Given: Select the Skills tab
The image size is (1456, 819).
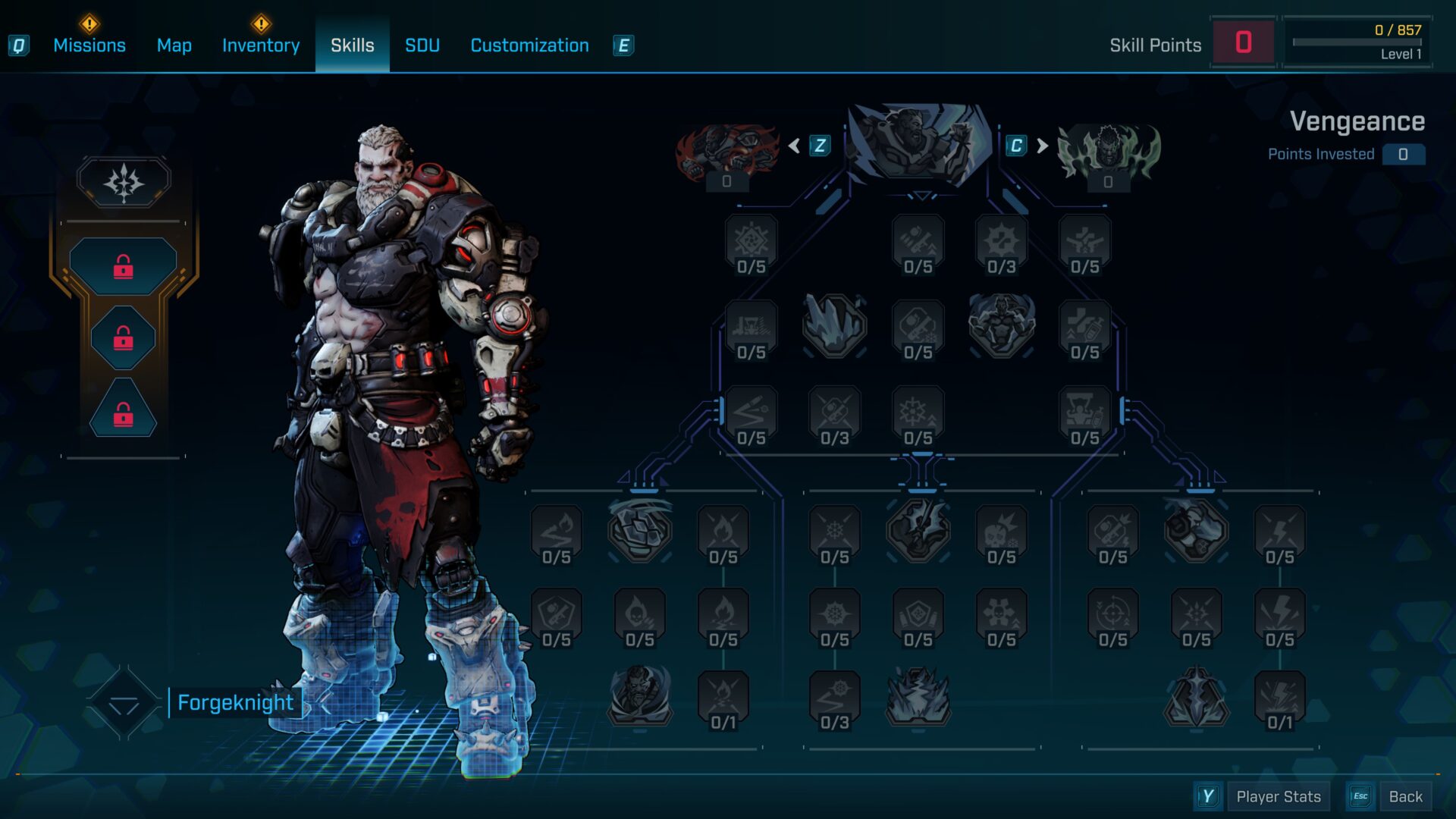Looking at the screenshot, I should [352, 45].
